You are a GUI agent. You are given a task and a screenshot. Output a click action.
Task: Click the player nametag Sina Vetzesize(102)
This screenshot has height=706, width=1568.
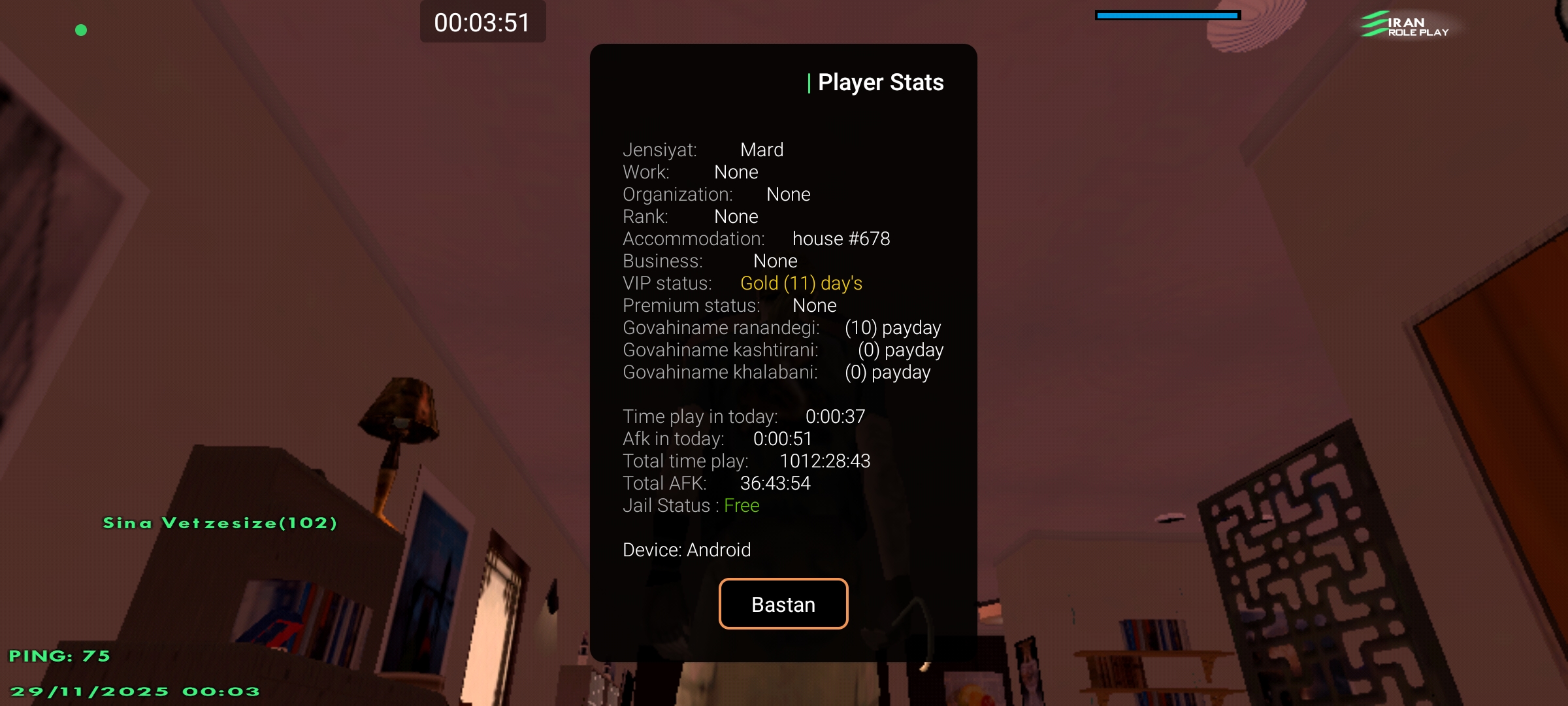coord(220,522)
